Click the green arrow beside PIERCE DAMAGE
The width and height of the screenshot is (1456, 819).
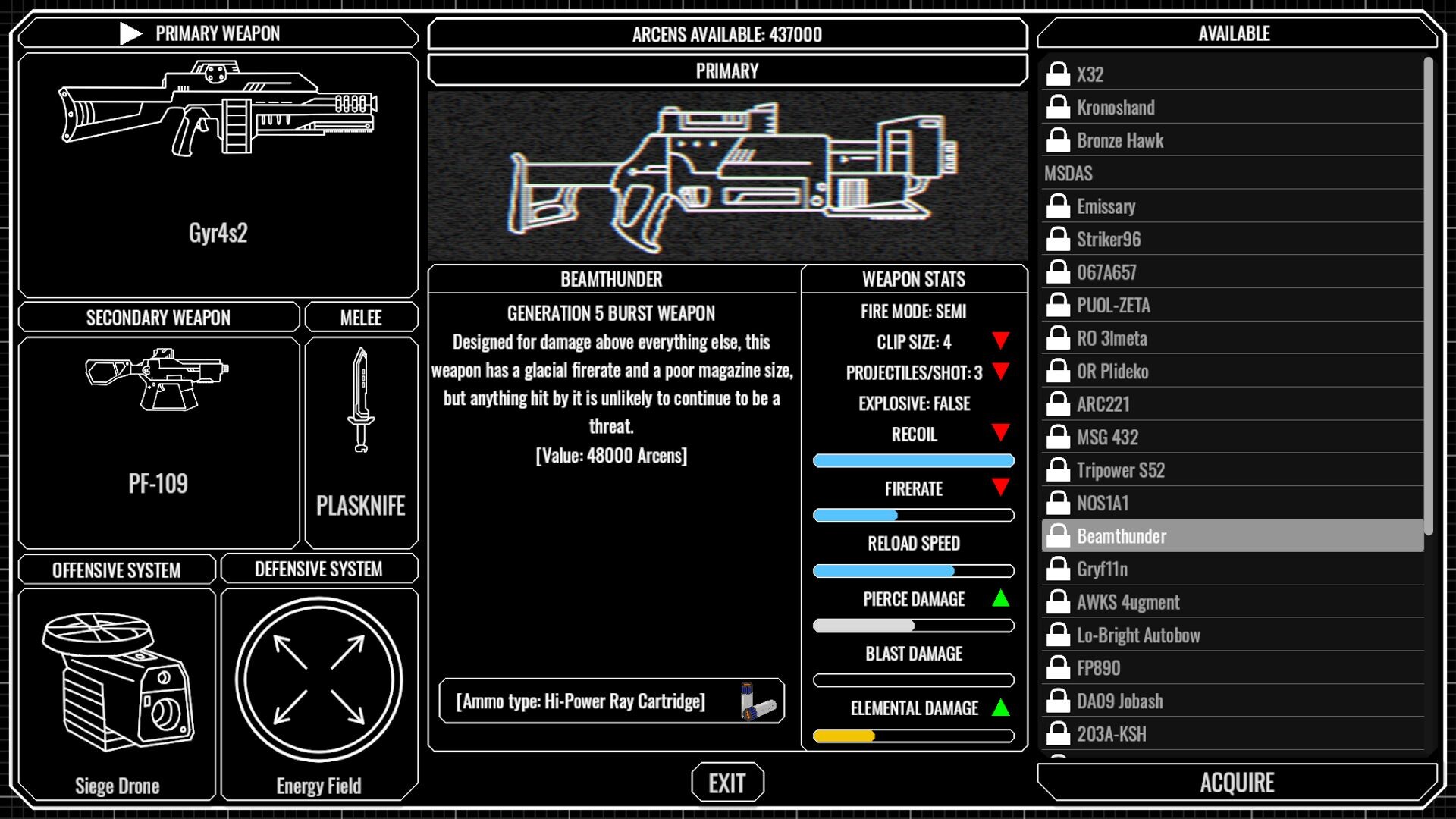coord(999,598)
